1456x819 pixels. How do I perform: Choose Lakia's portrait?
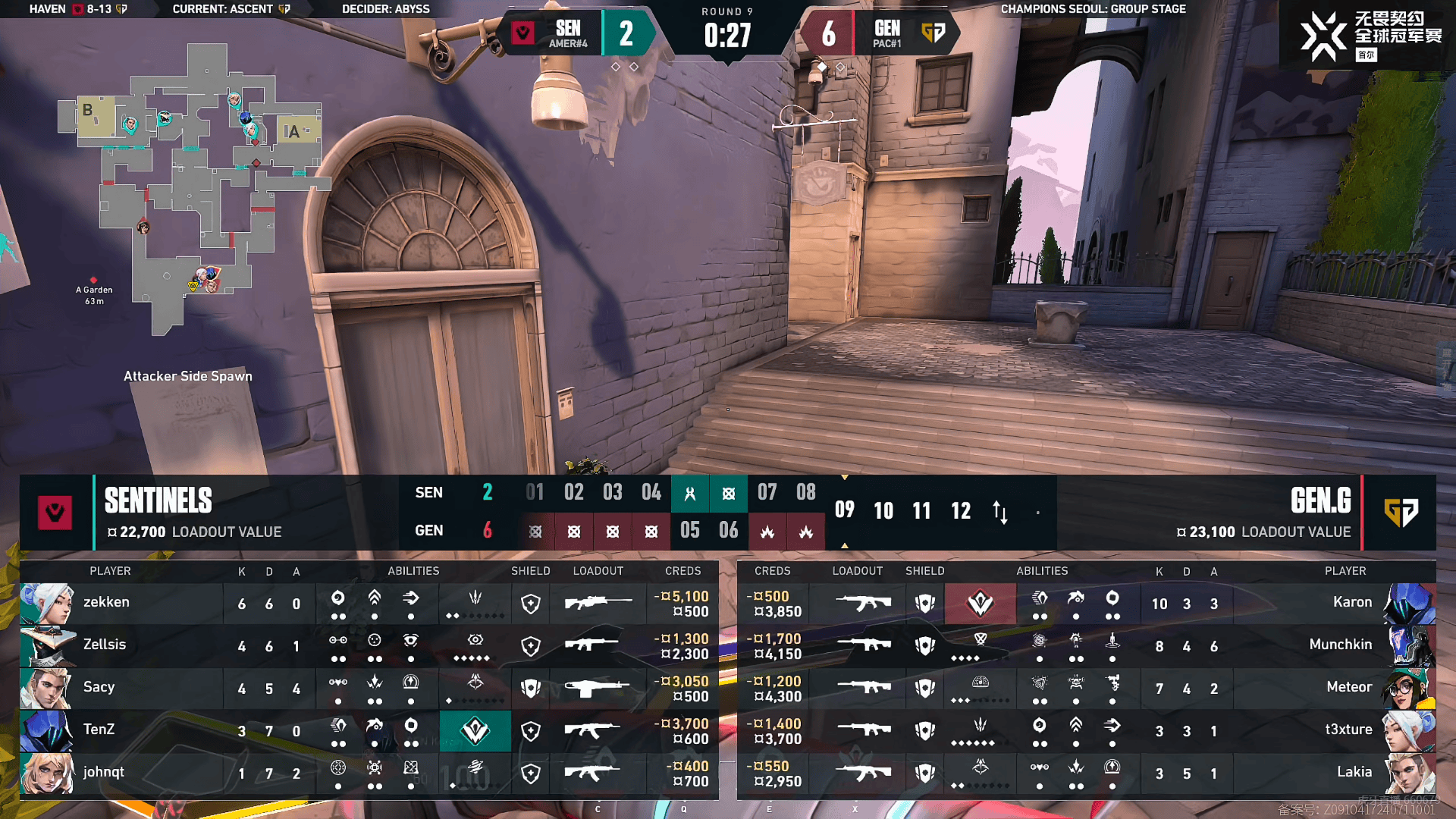(1408, 773)
